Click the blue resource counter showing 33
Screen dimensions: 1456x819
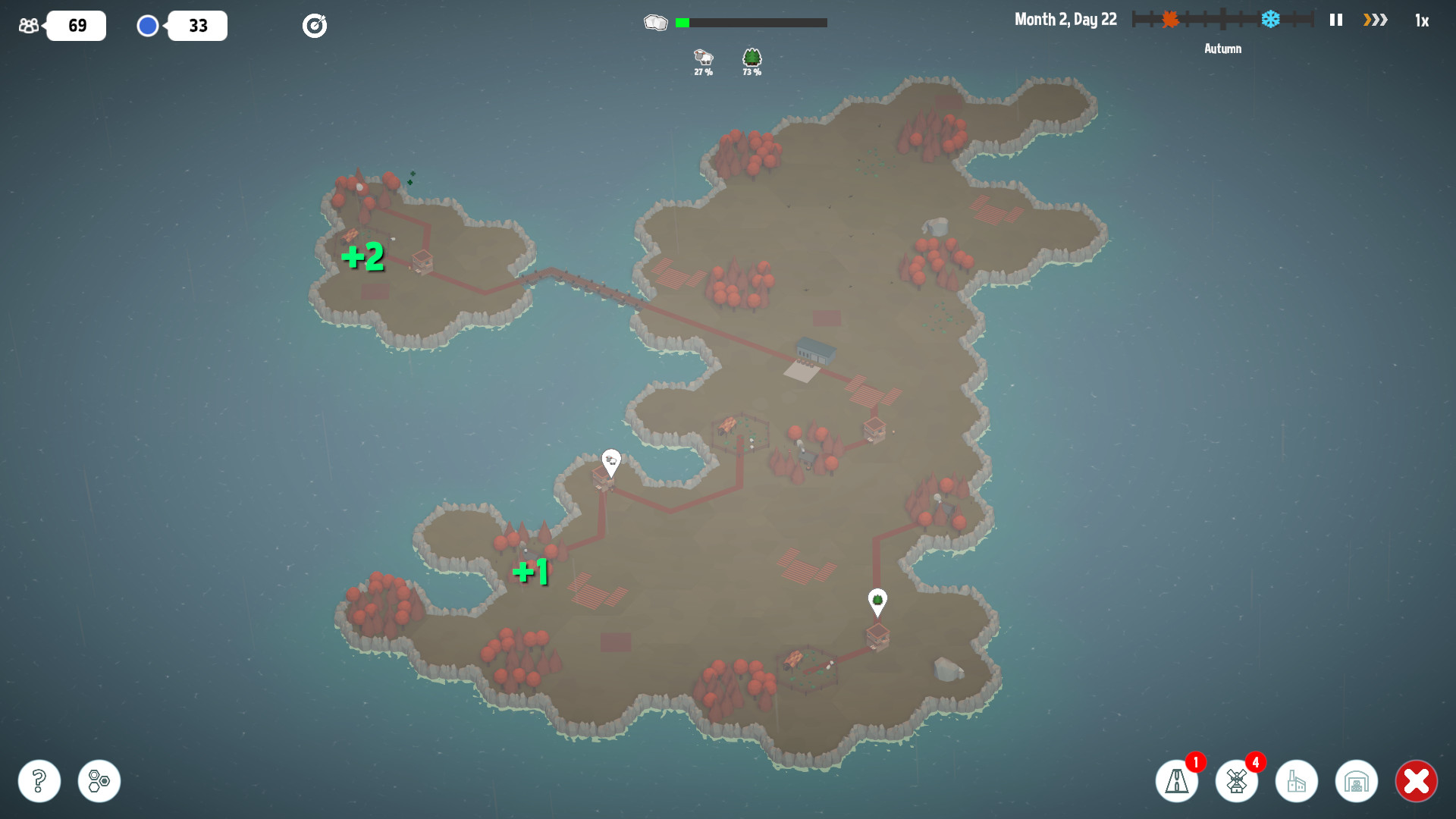[x=197, y=25]
